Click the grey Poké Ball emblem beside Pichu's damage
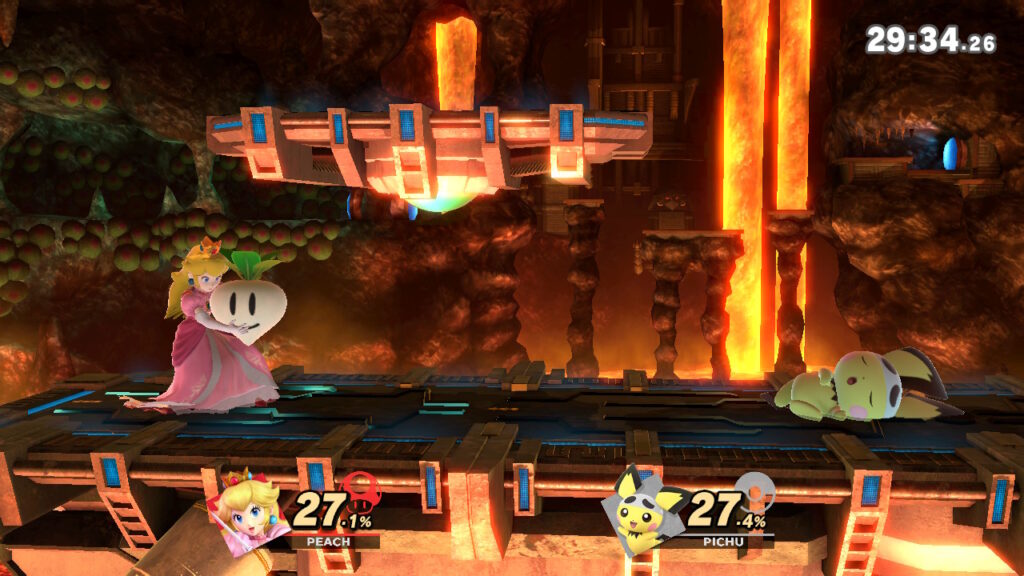Image resolution: width=1024 pixels, height=576 pixels. (x=753, y=493)
